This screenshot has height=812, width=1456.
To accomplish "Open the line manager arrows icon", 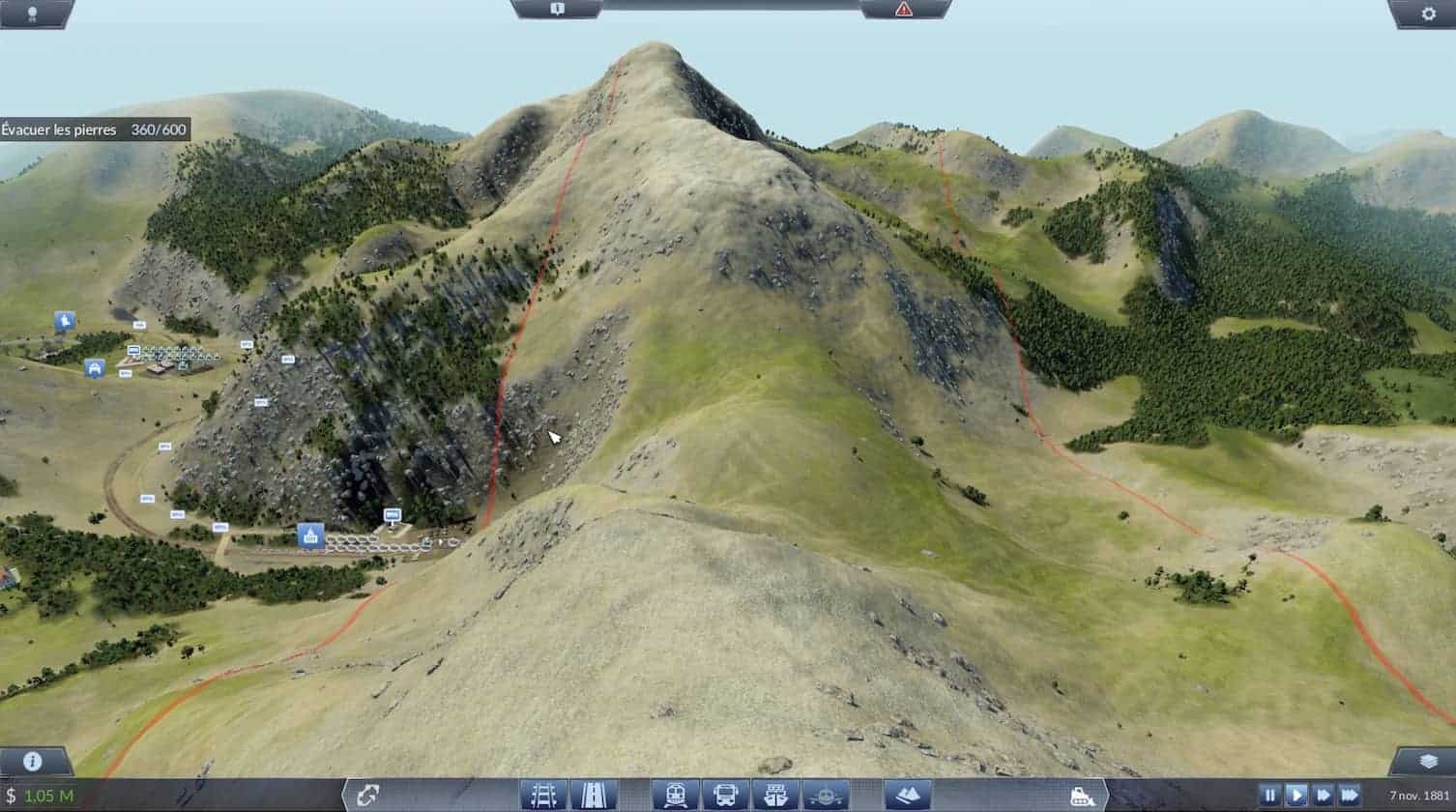I will point(367,796).
